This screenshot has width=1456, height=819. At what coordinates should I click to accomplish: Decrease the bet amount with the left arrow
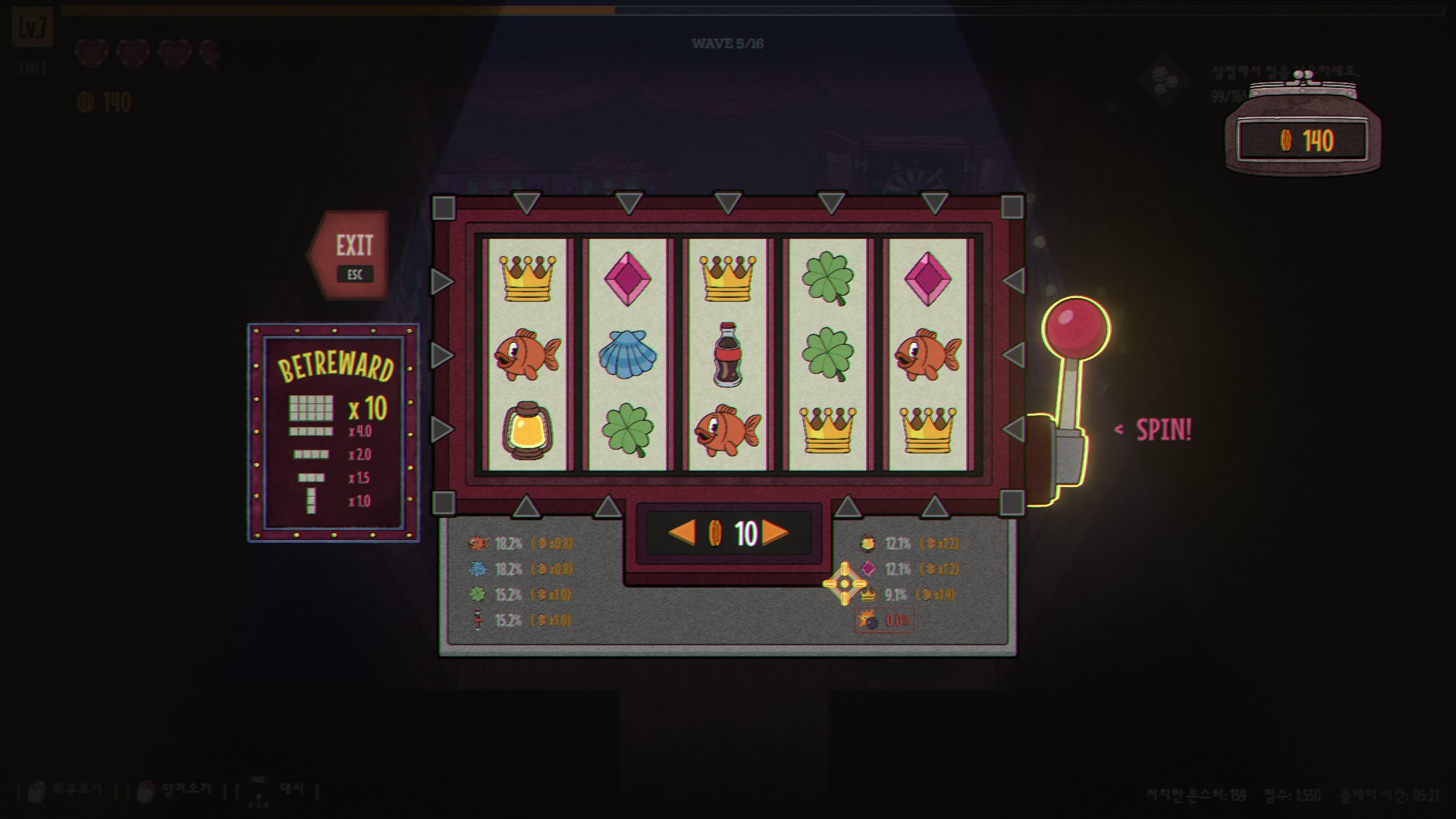[x=681, y=533]
